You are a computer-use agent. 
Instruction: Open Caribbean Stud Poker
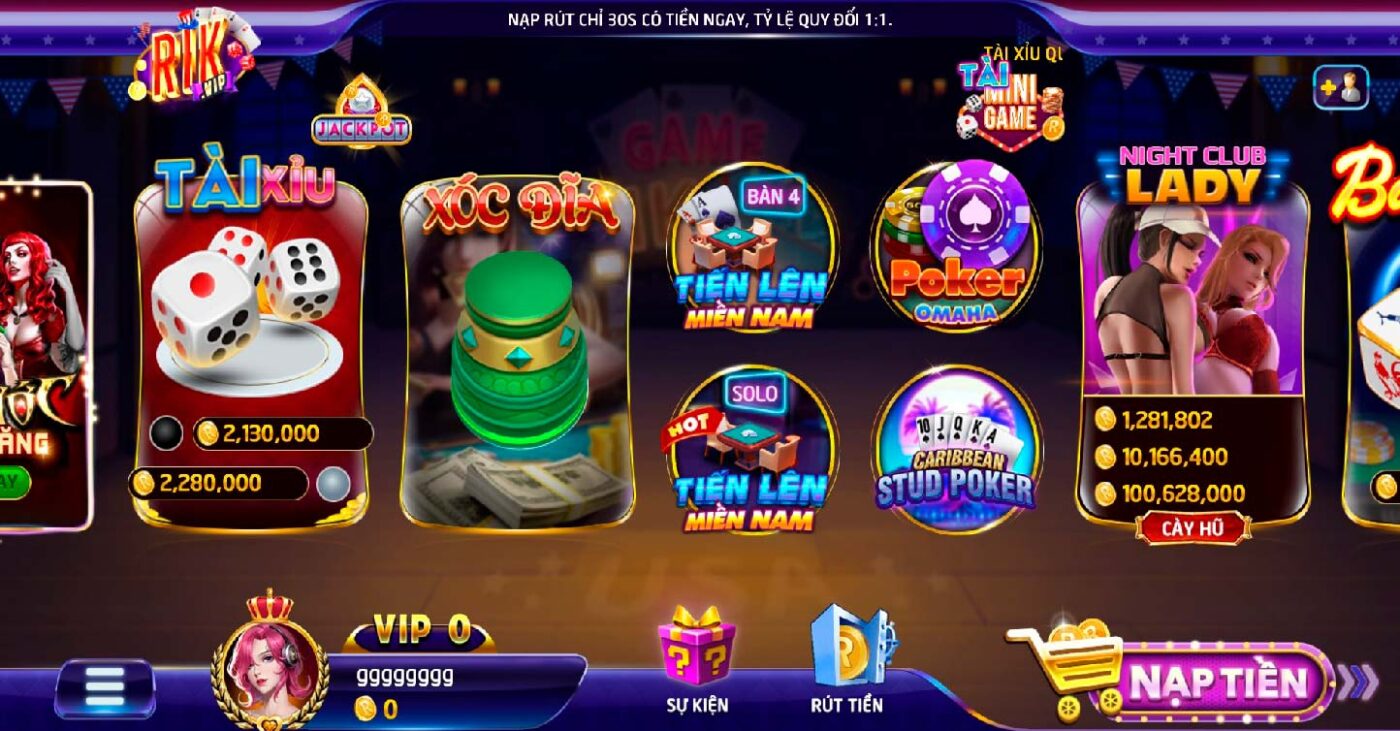[962, 450]
